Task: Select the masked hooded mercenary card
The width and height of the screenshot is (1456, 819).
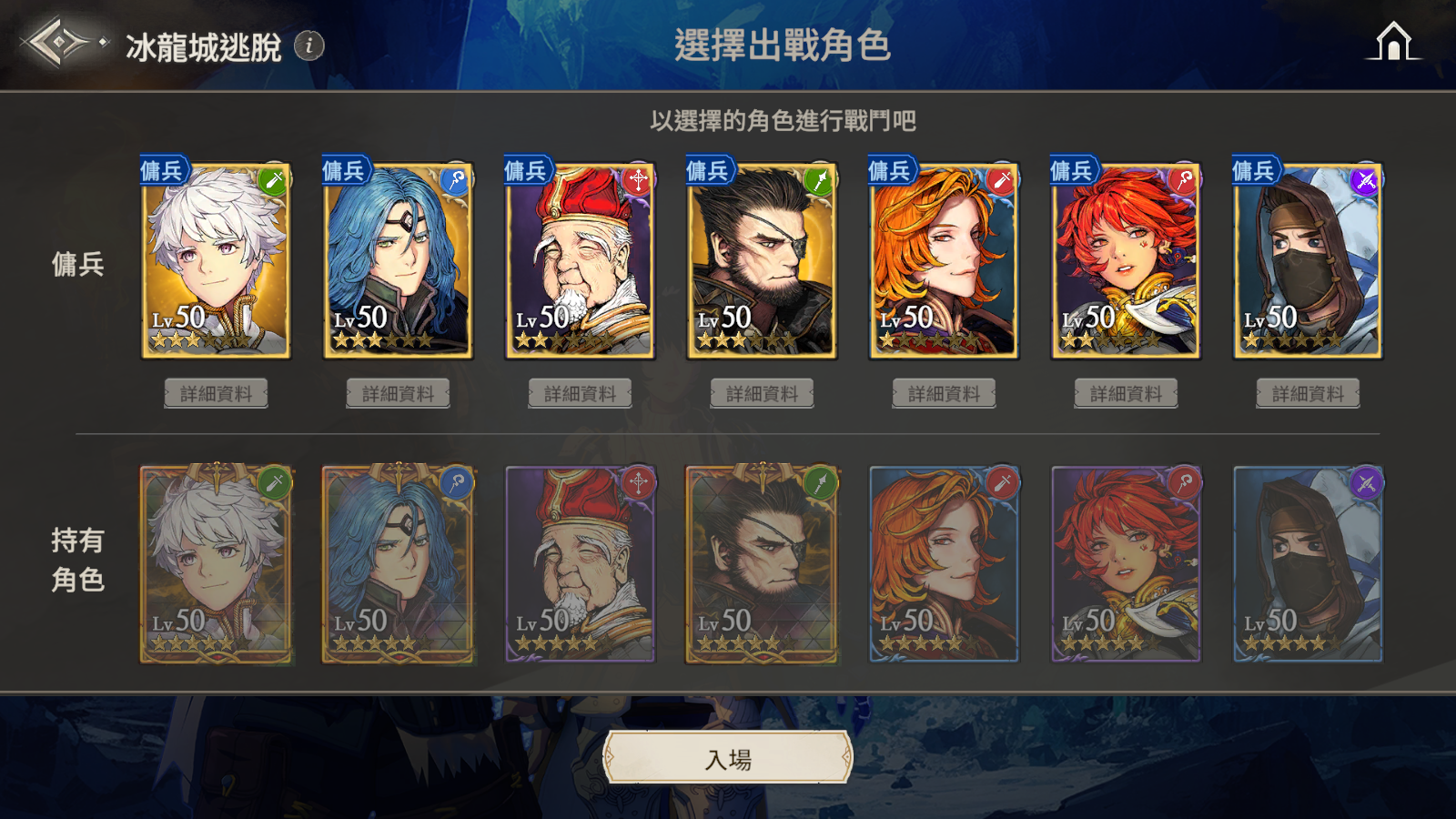Action: (x=1309, y=261)
